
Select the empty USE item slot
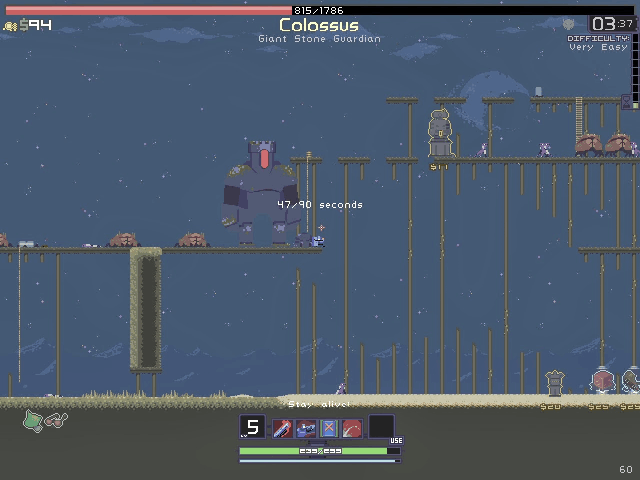click(x=381, y=427)
